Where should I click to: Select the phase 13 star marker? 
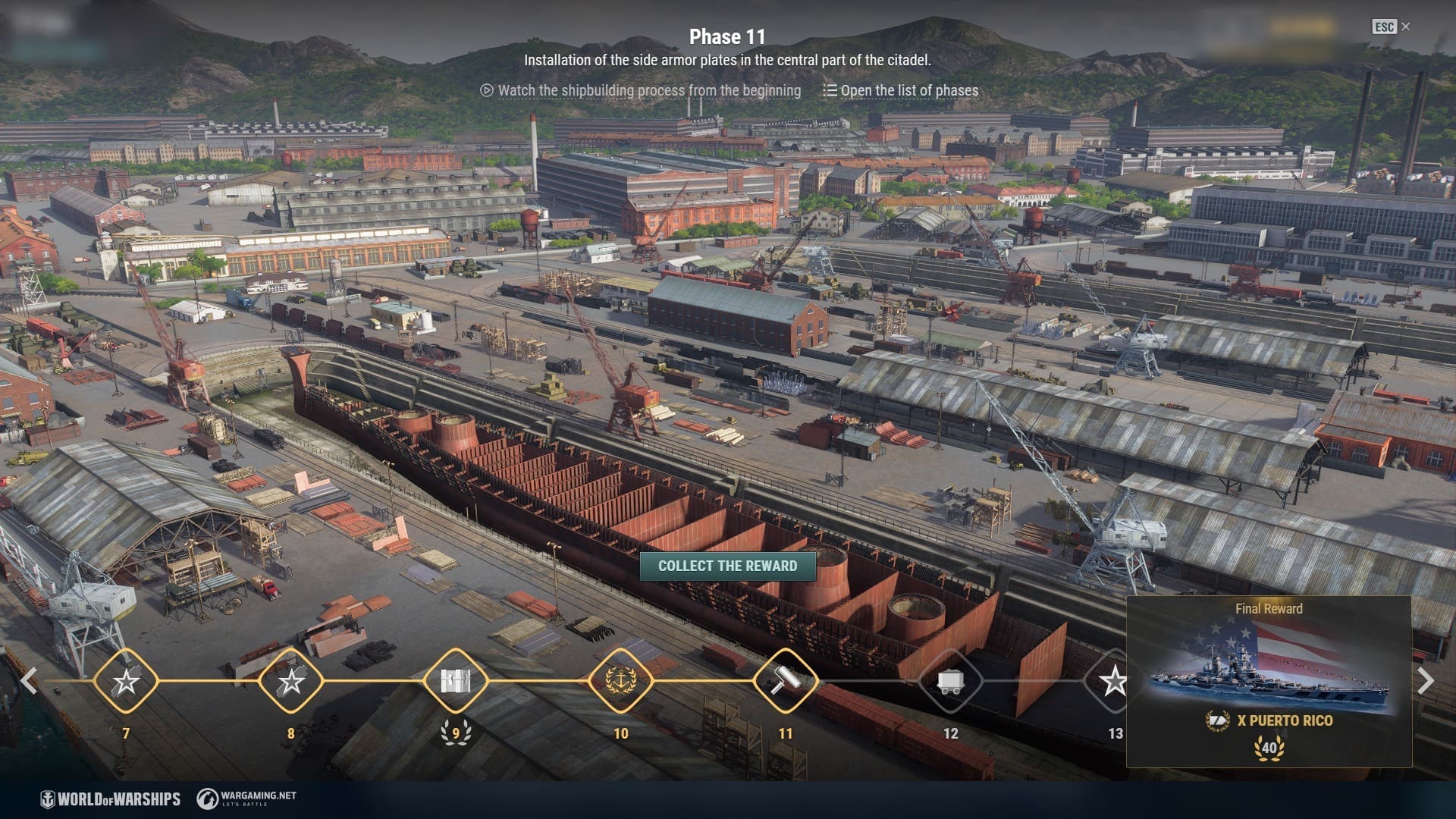coord(1112,681)
